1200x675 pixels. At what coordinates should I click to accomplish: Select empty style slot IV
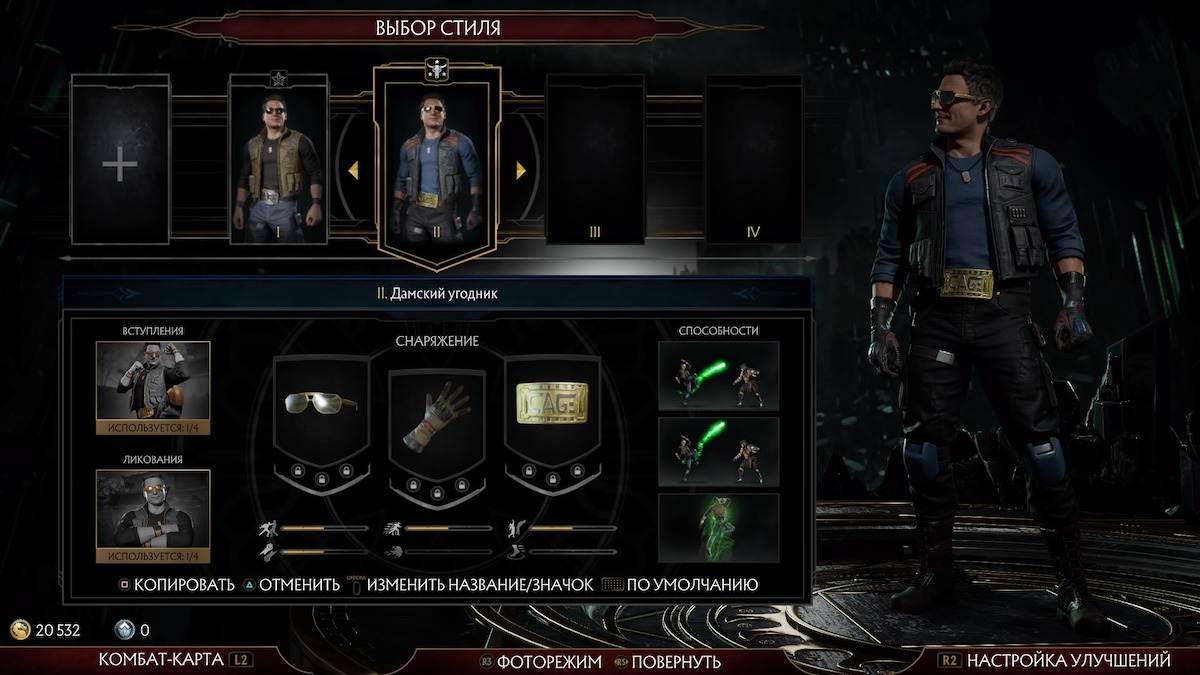tap(752, 160)
